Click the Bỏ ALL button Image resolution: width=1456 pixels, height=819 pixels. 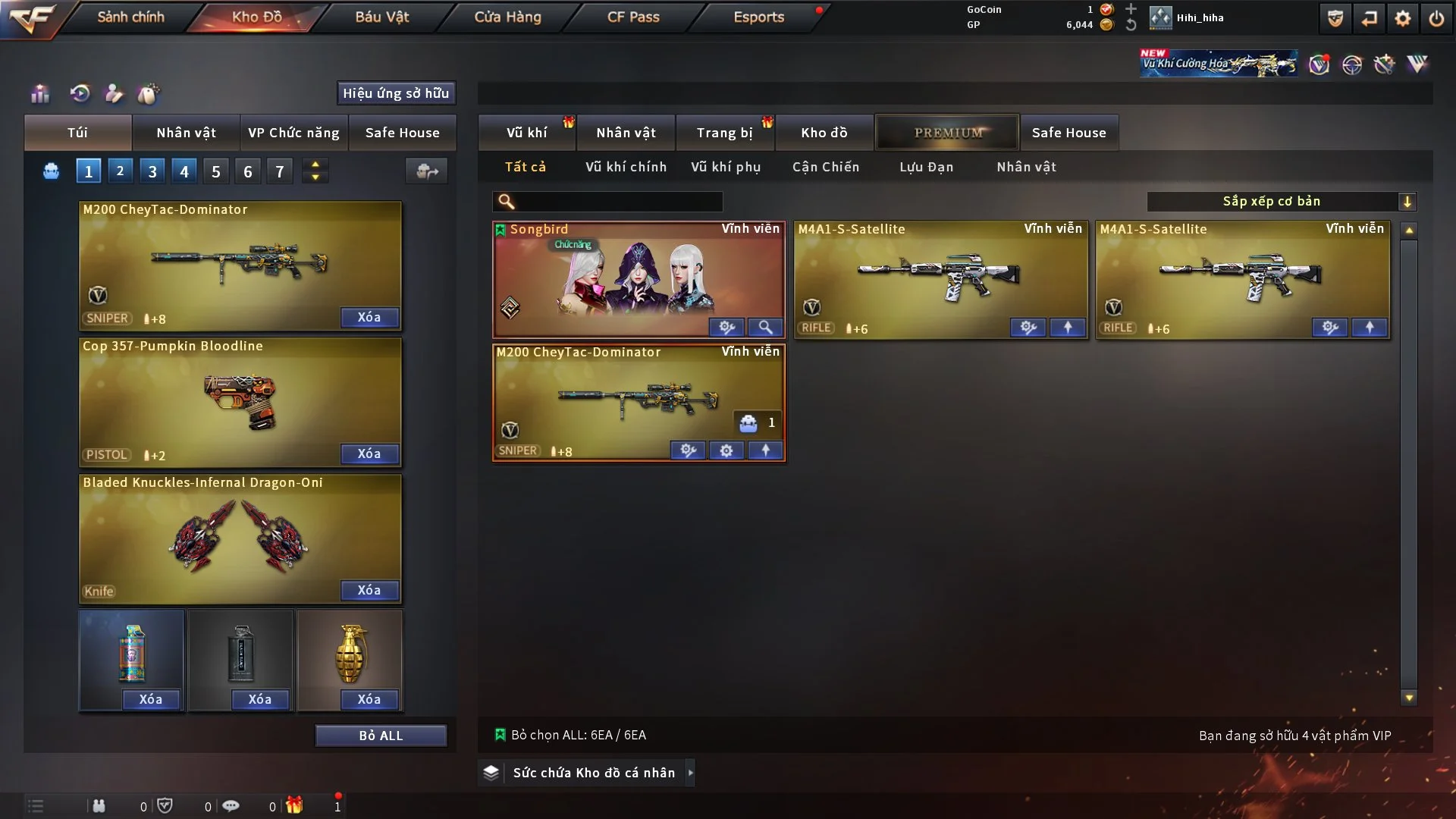pos(381,736)
